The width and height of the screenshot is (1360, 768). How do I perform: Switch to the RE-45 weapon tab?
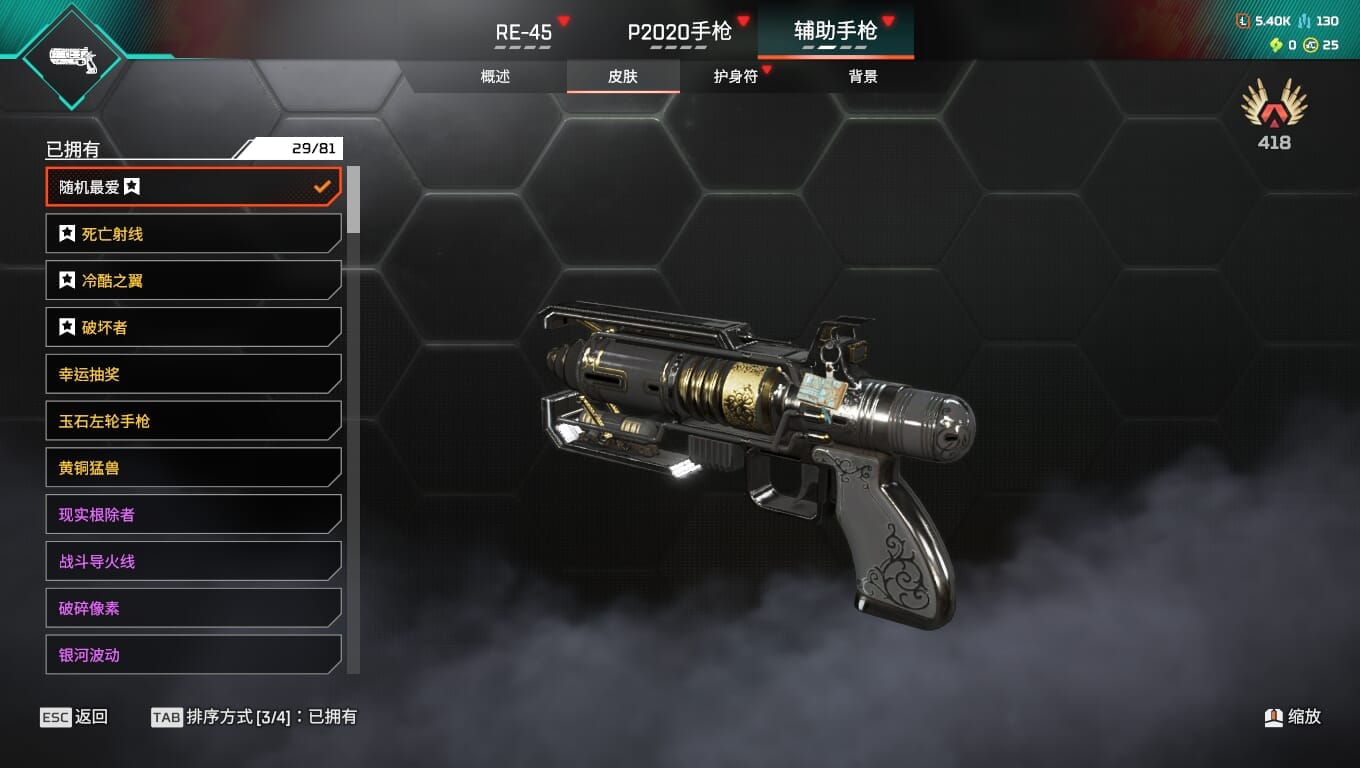pyautogui.click(x=524, y=32)
